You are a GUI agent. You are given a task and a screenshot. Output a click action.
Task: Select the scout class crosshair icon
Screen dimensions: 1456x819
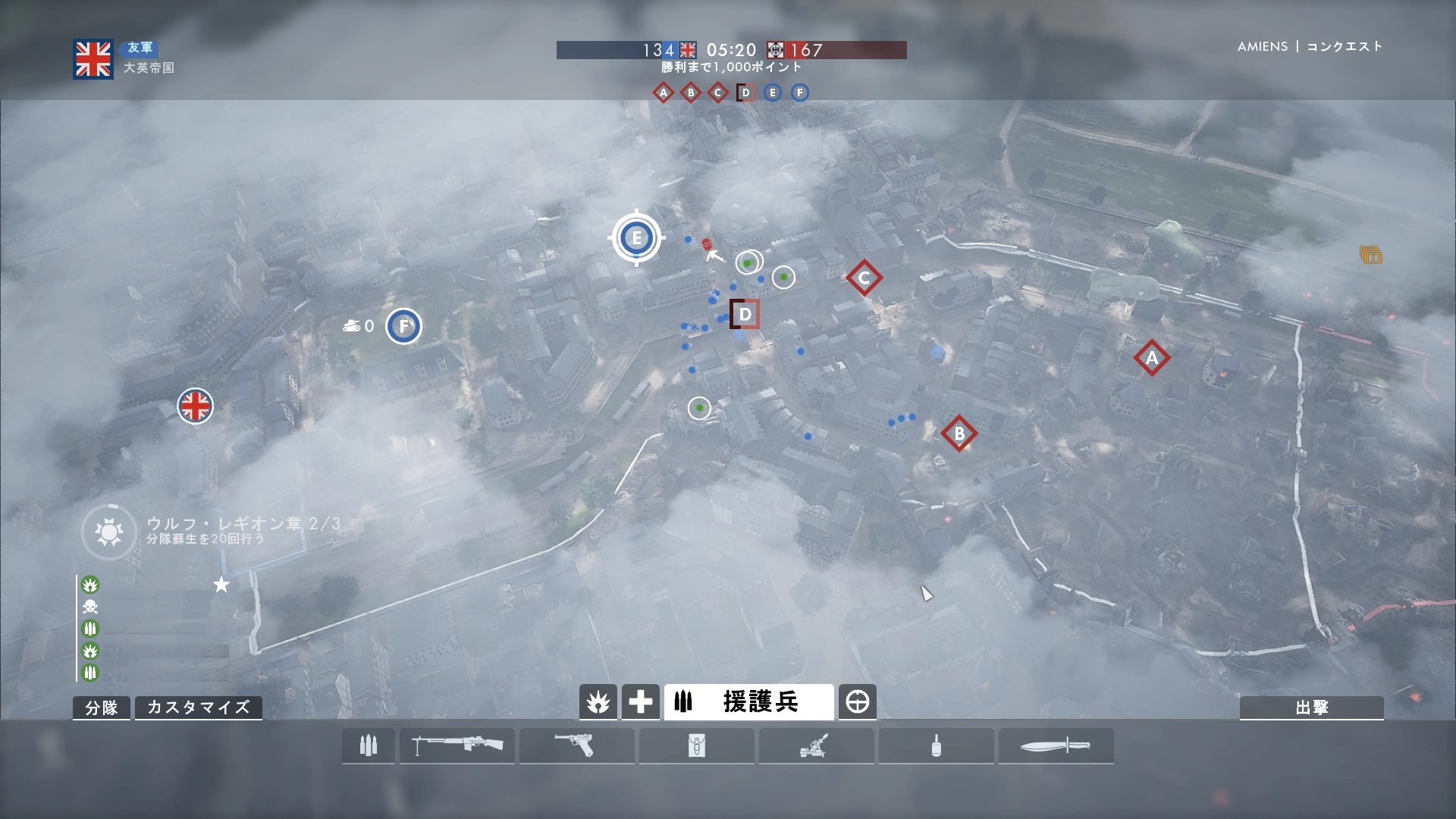[857, 702]
